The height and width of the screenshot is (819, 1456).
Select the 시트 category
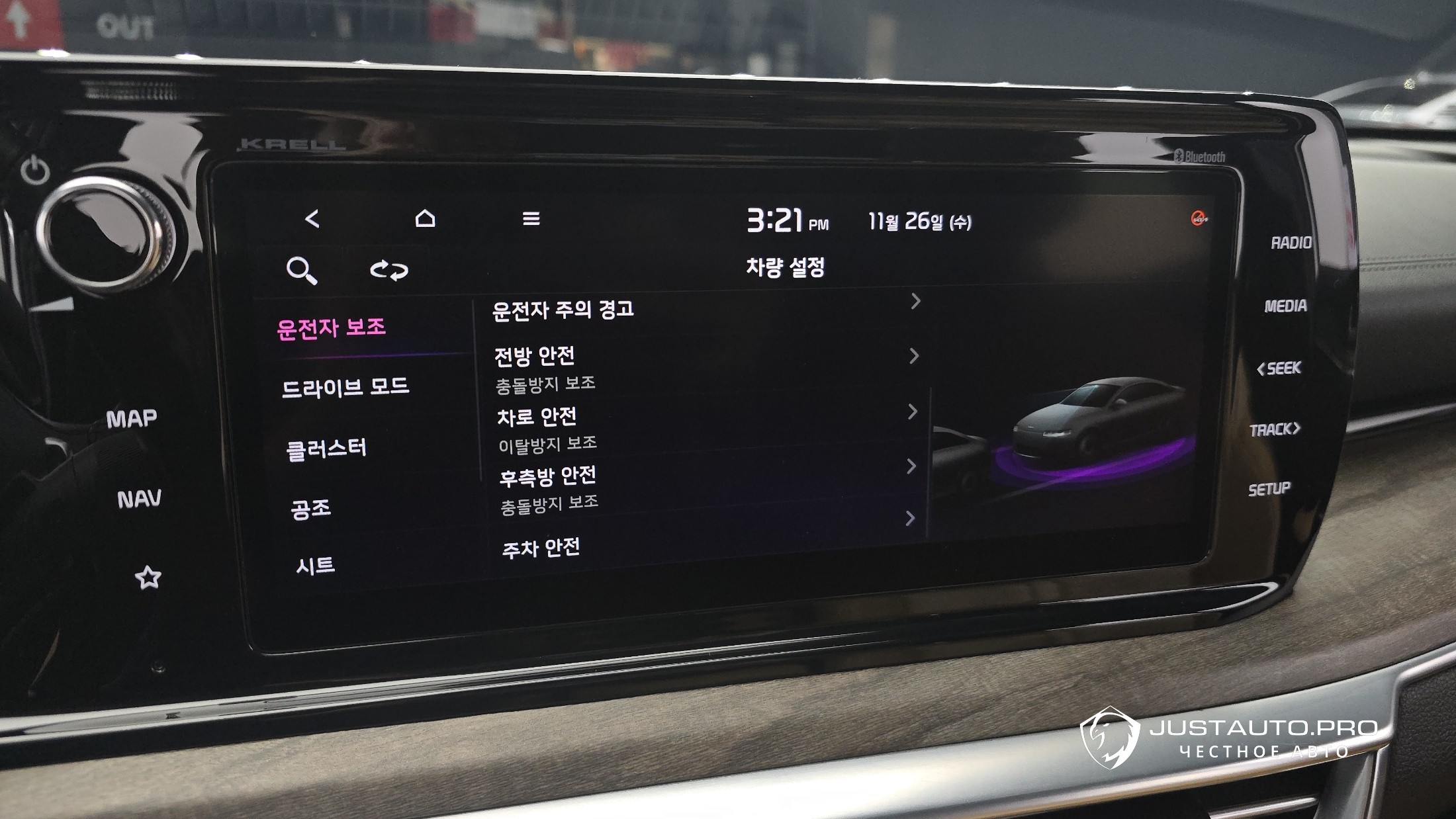(x=315, y=566)
